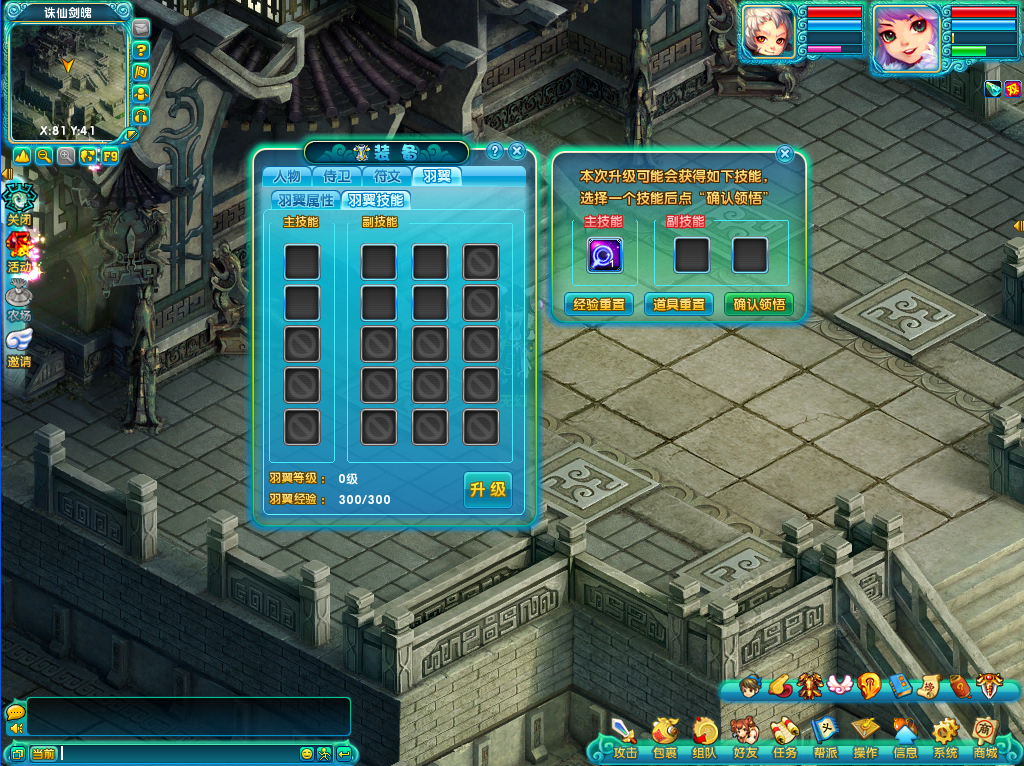This screenshot has width=1024, height=766.
Task: Open the 商城 shop
Action: pyautogui.click(x=985, y=738)
